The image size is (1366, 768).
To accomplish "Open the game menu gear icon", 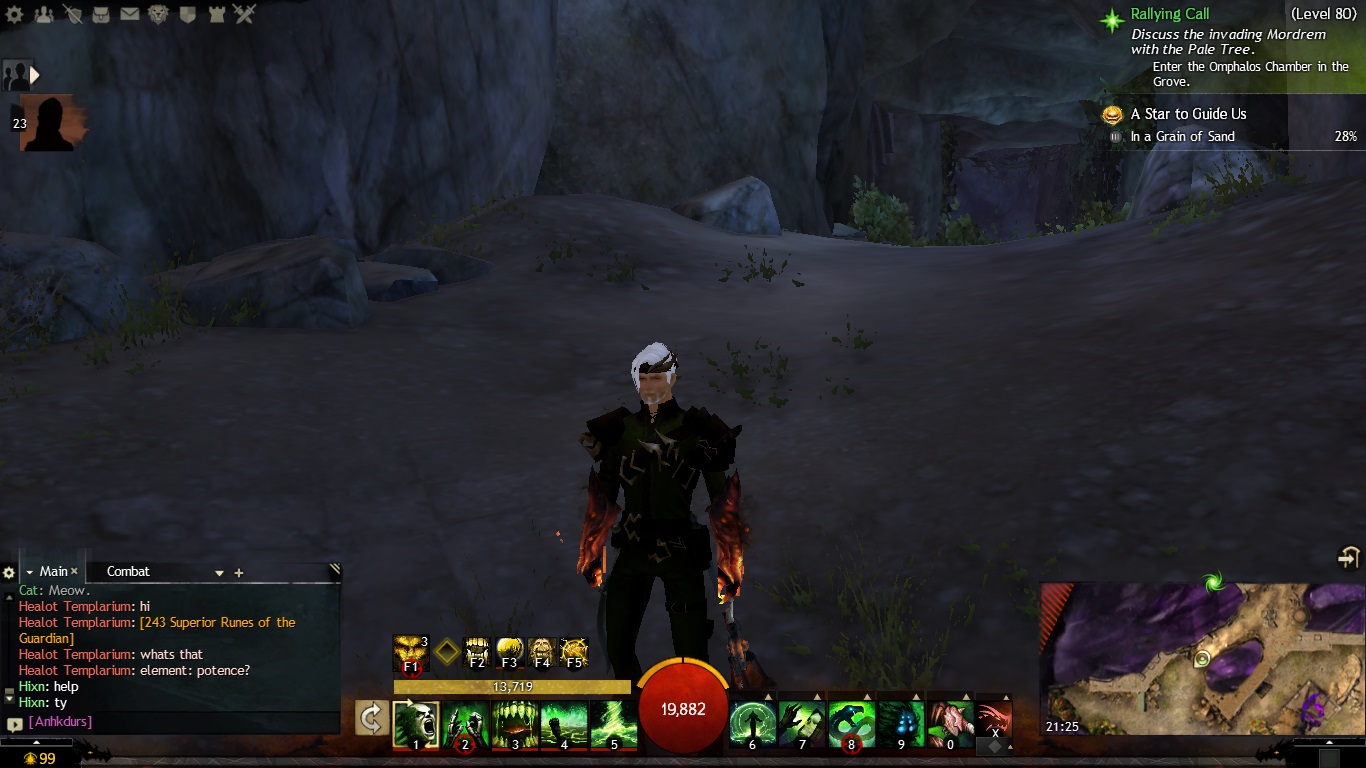I will [x=16, y=14].
